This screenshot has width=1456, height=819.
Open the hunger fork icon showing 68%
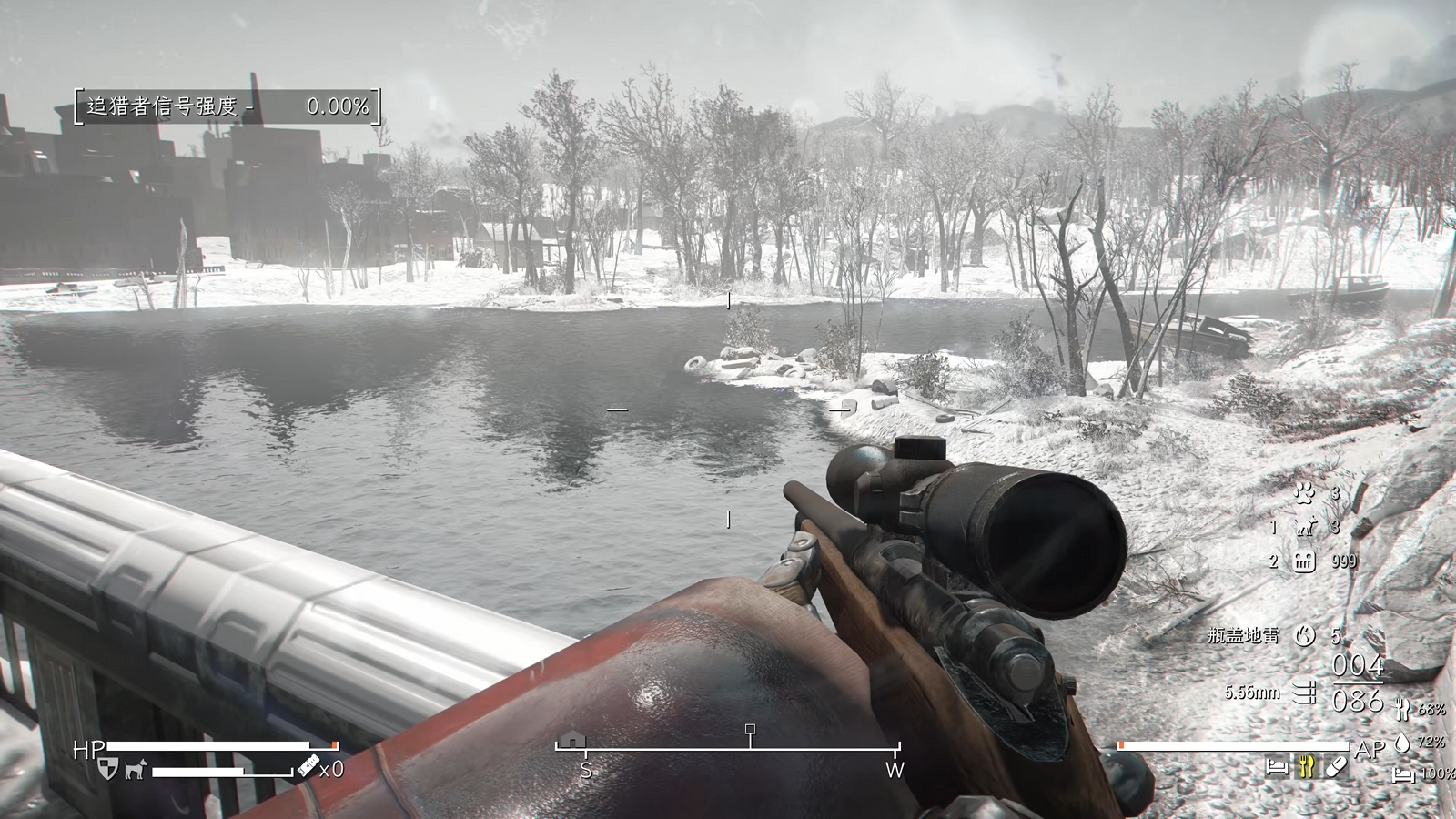point(1402,708)
